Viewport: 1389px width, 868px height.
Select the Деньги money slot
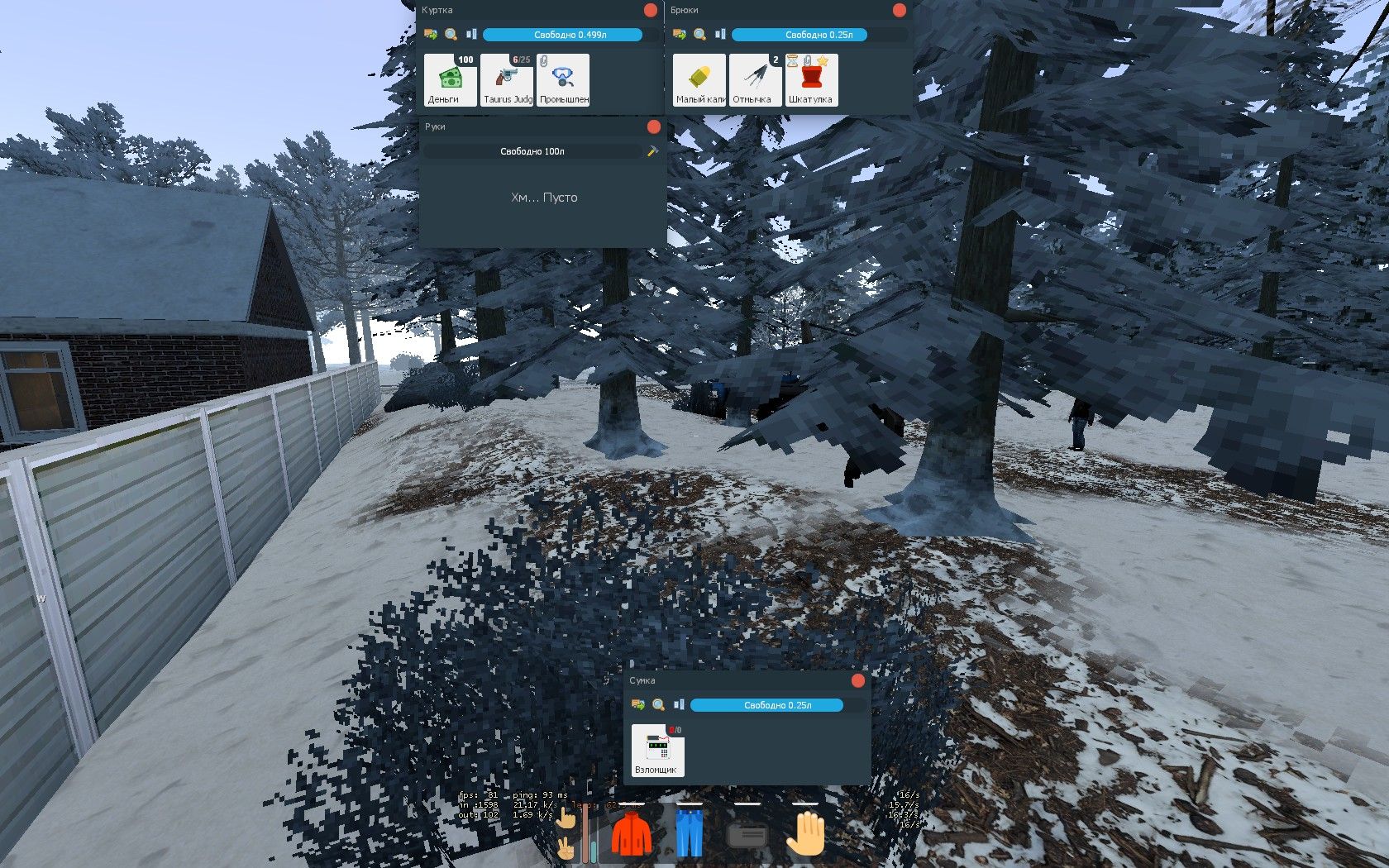pyautogui.click(x=450, y=80)
